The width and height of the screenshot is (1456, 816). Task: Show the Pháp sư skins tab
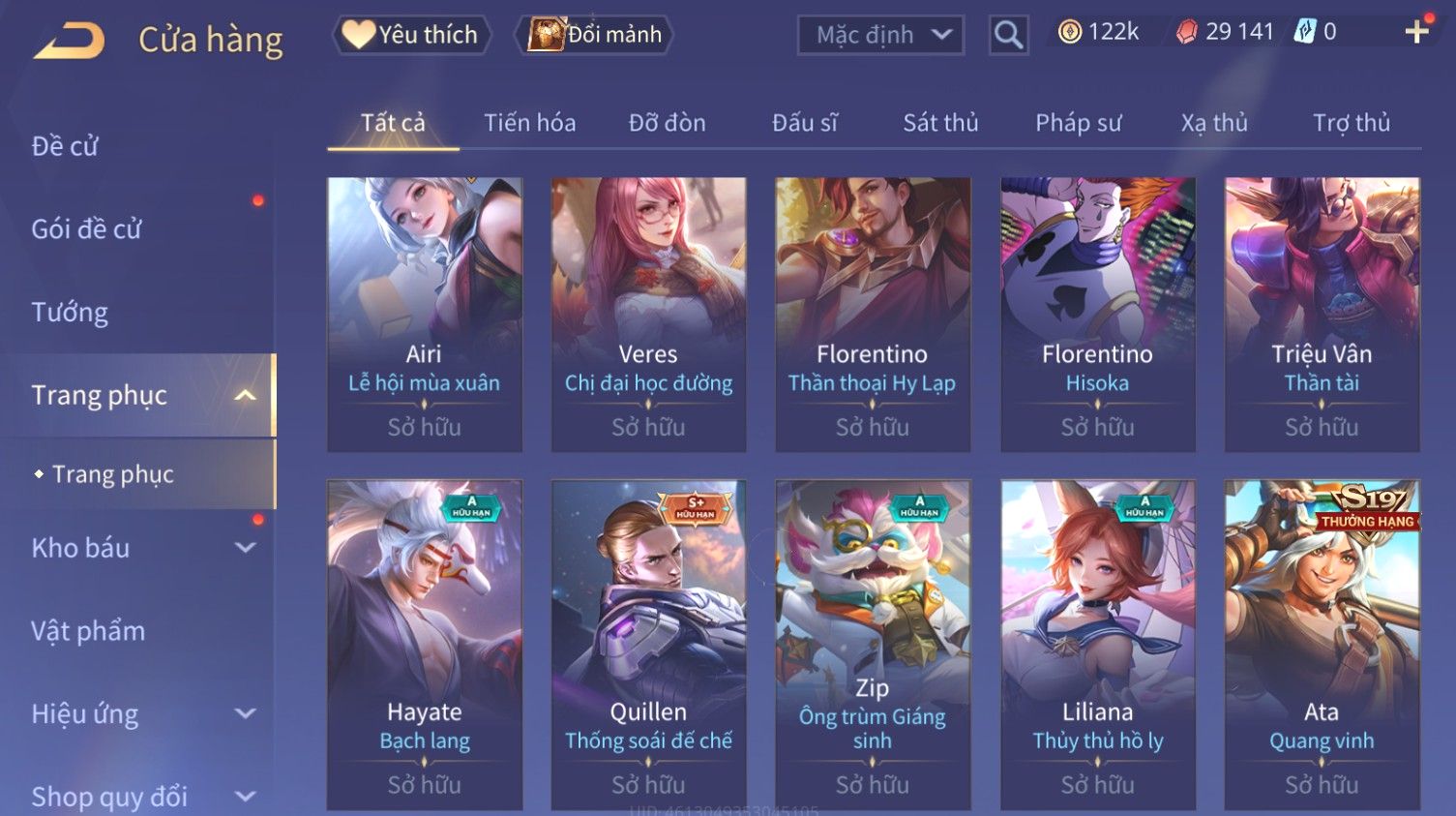pyautogui.click(x=1078, y=123)
